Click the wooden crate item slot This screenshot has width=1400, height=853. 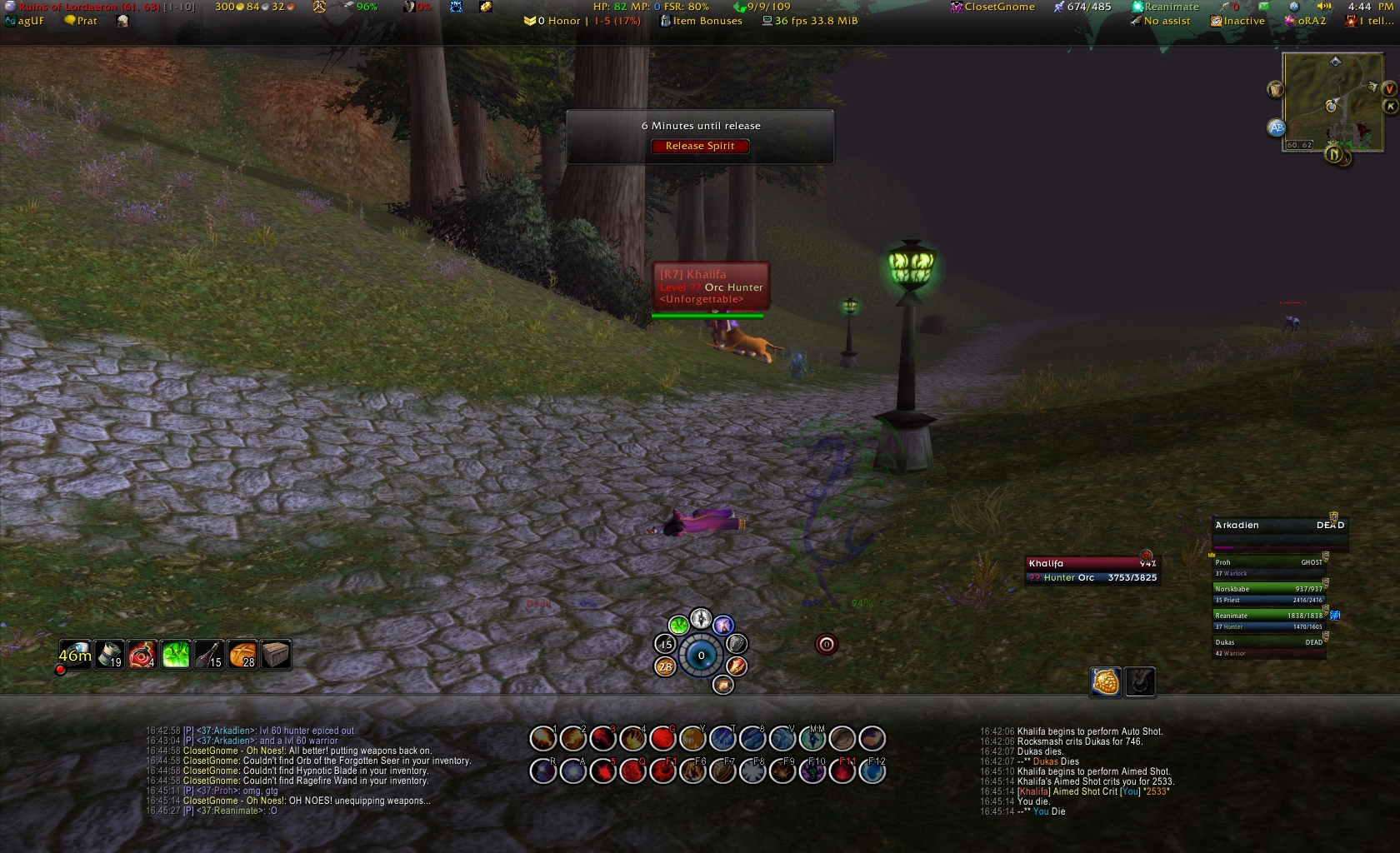click(276, 655)
